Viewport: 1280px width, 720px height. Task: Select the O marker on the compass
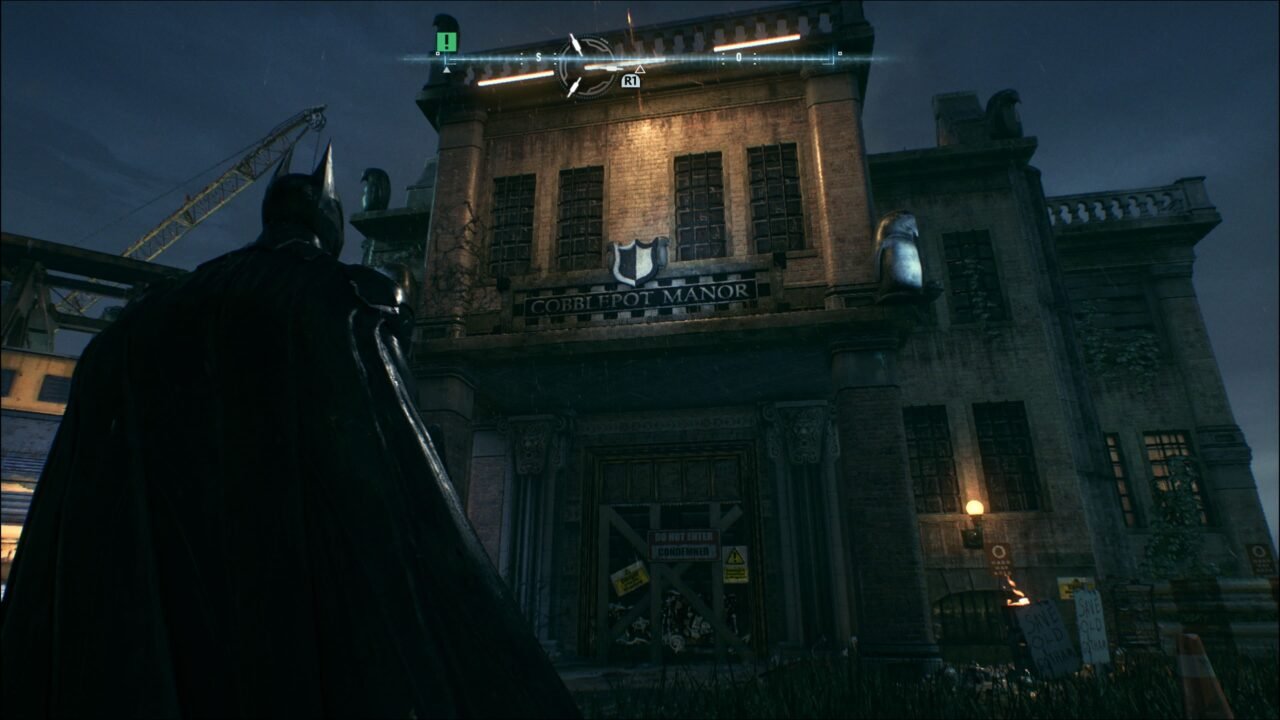[x=738, y=56]
